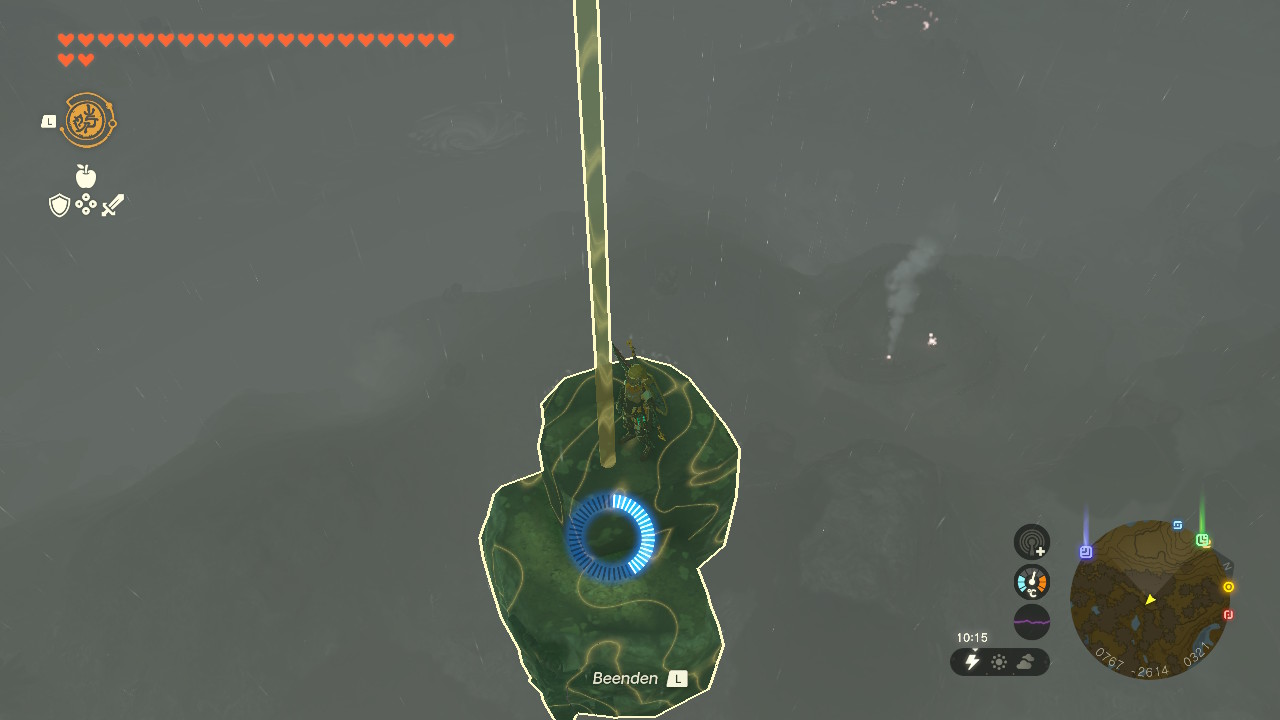Select the yellow circle quest marker
The height and width of the screenshot is (720, 1280).
(1229, 587)
